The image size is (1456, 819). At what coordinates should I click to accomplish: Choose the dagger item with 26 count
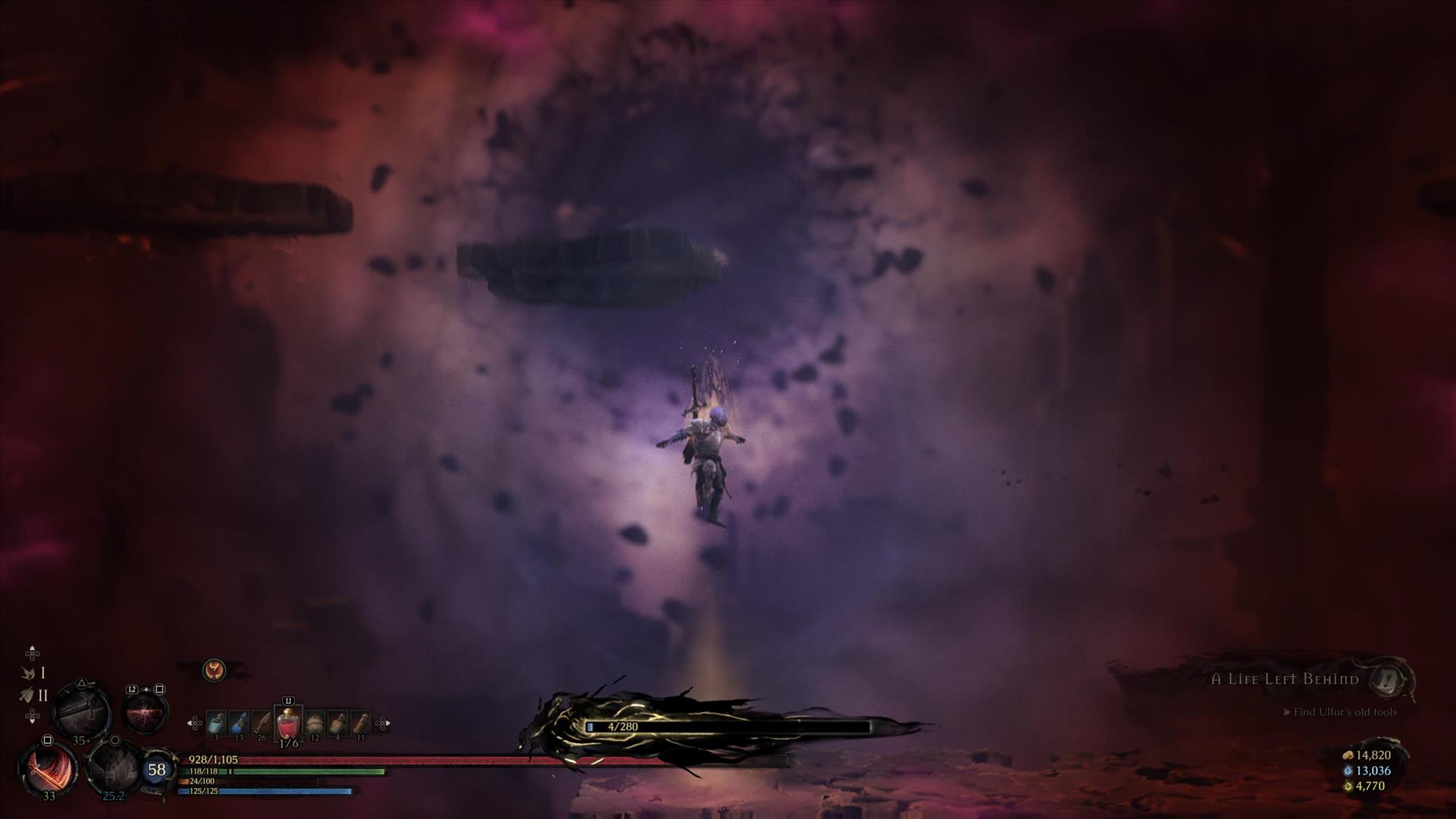coord(262,724)
